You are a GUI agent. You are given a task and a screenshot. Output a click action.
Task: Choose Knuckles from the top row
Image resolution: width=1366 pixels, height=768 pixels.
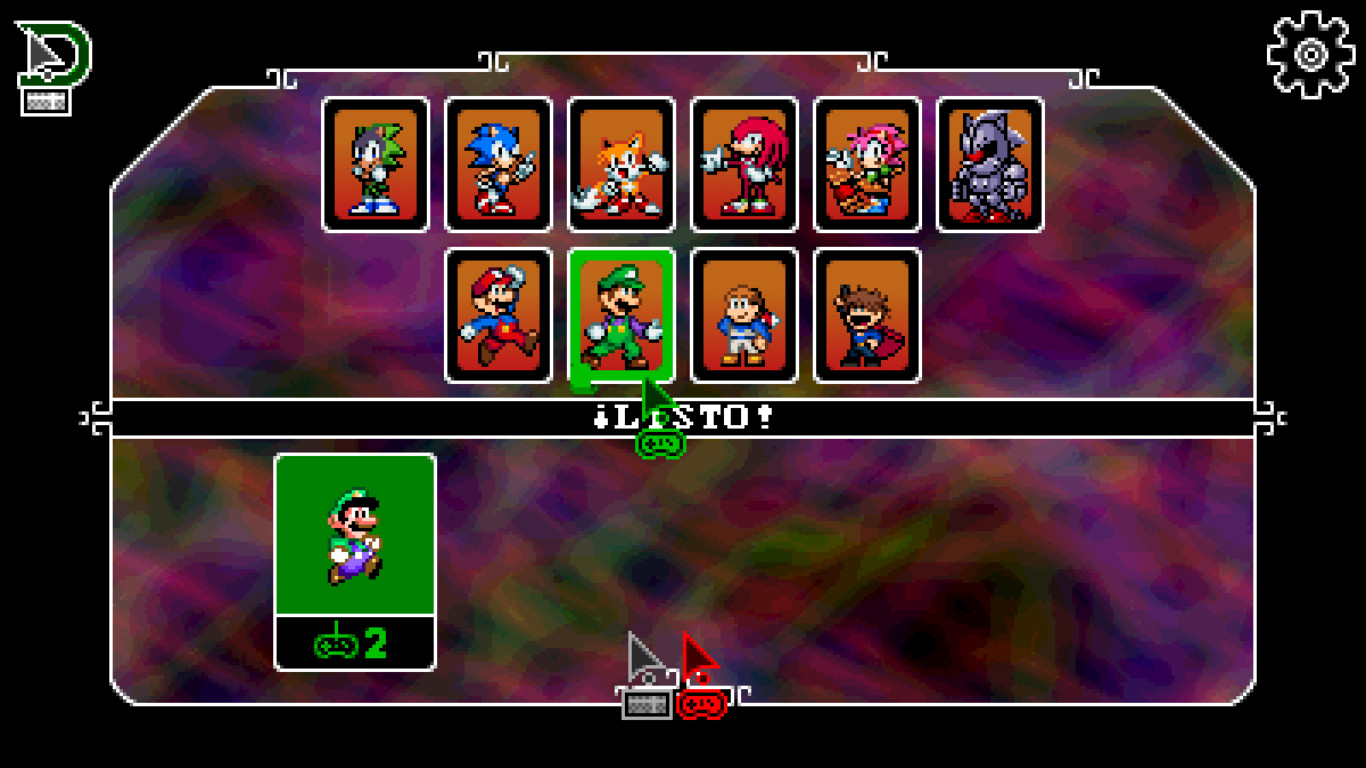point(742,163)
